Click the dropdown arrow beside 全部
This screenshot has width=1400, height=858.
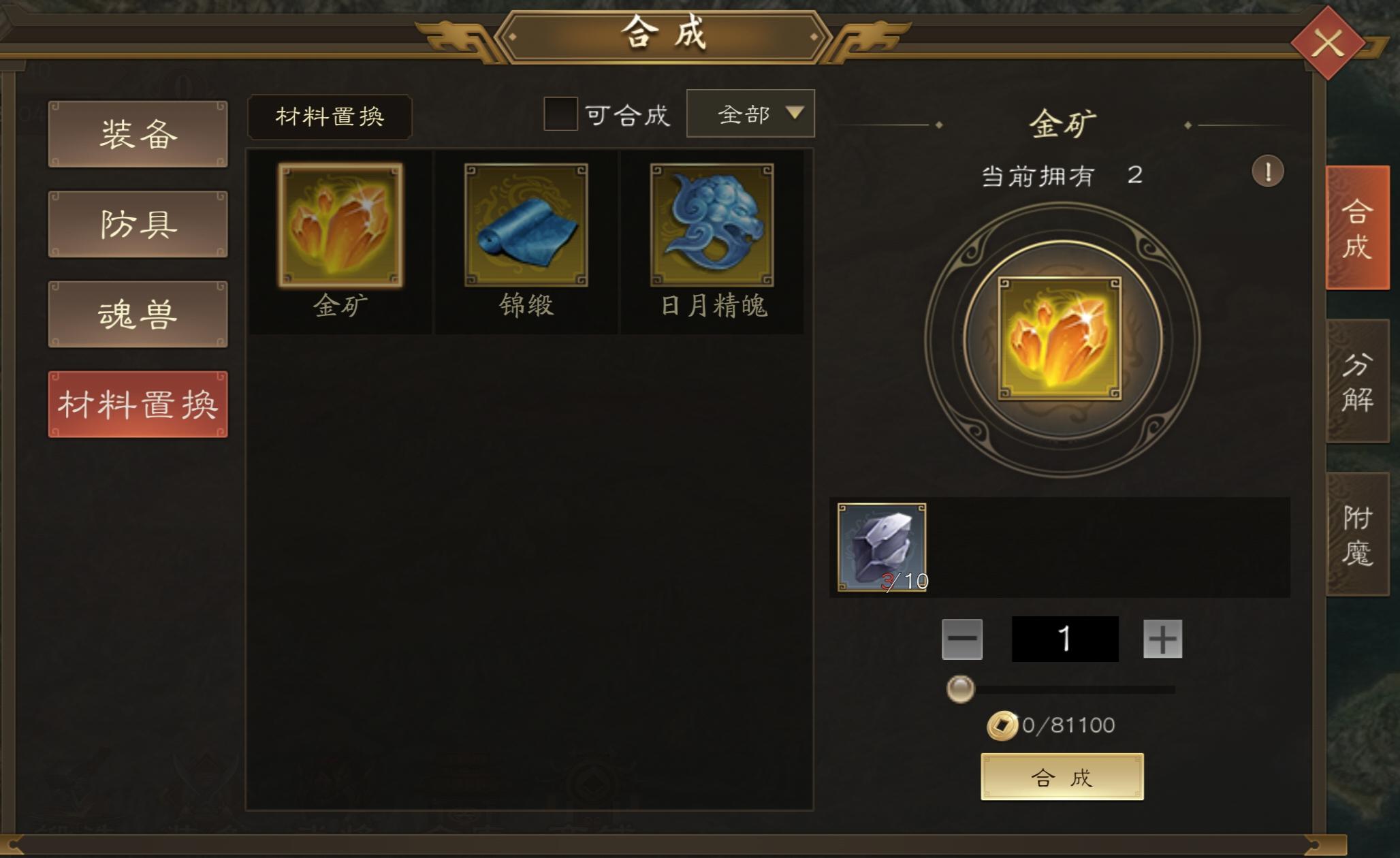[795, 114]
